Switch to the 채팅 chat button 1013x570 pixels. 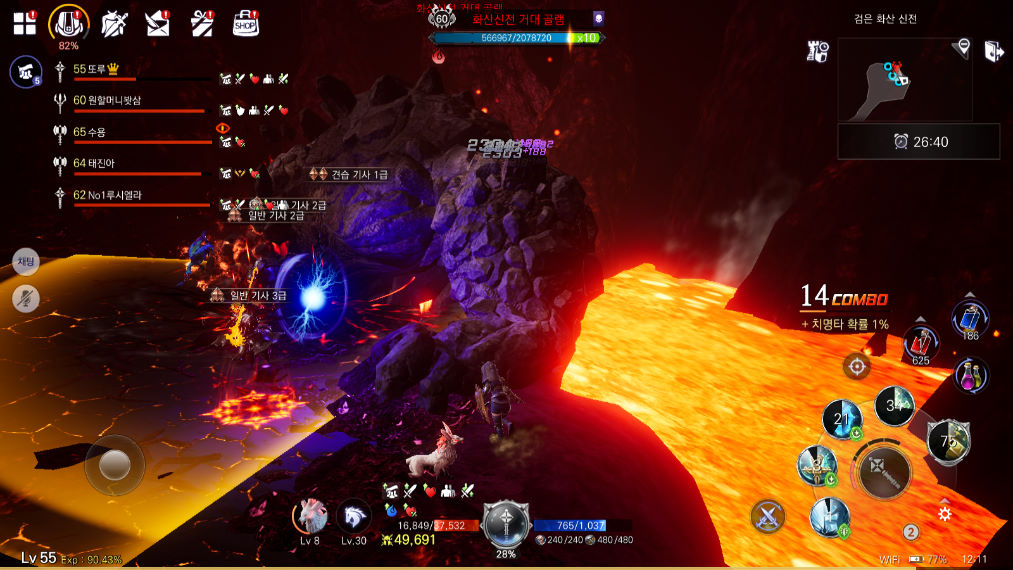pyautogui.click(x=26, y=262)
